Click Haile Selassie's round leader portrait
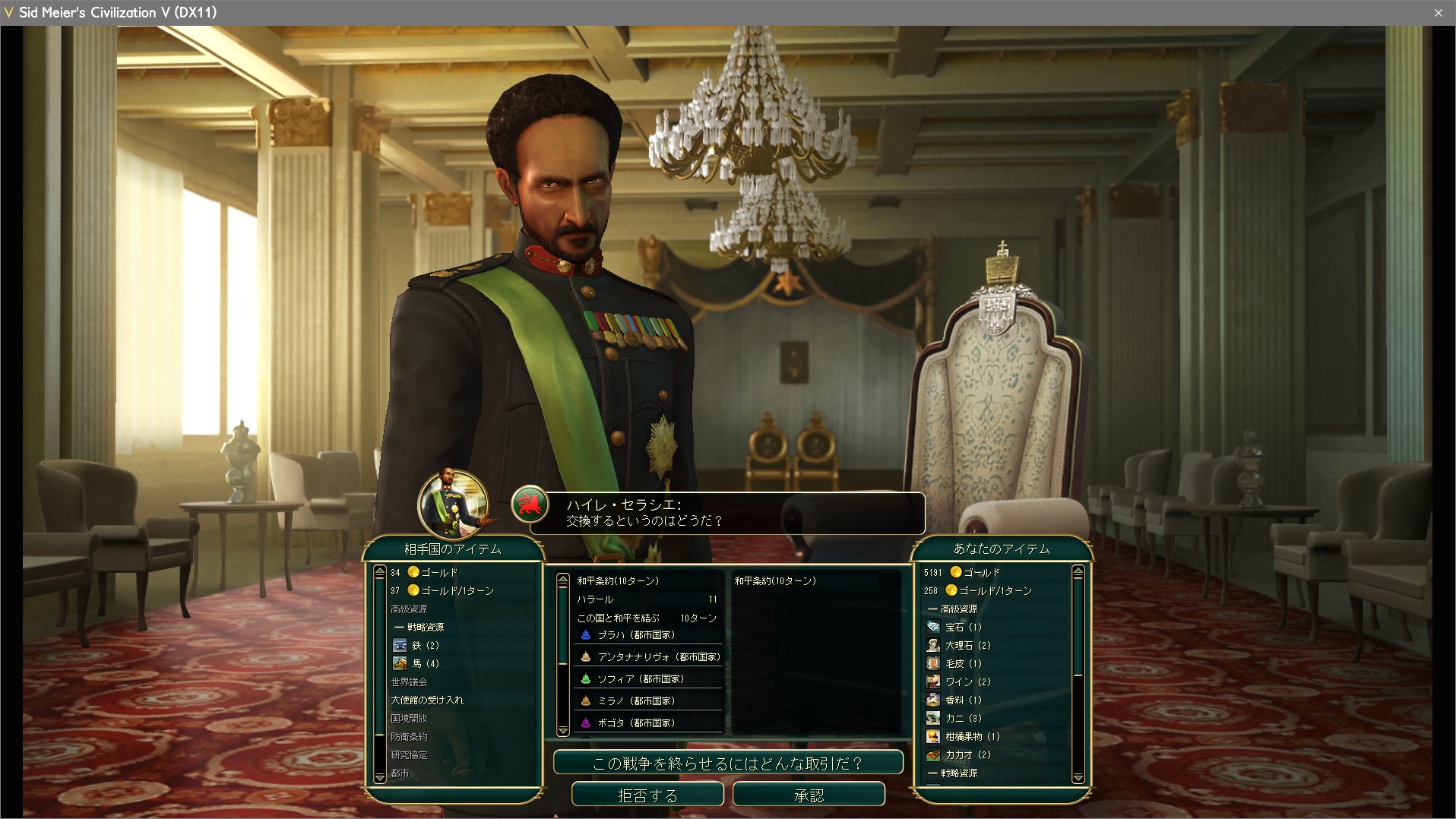 coord(453,504)
